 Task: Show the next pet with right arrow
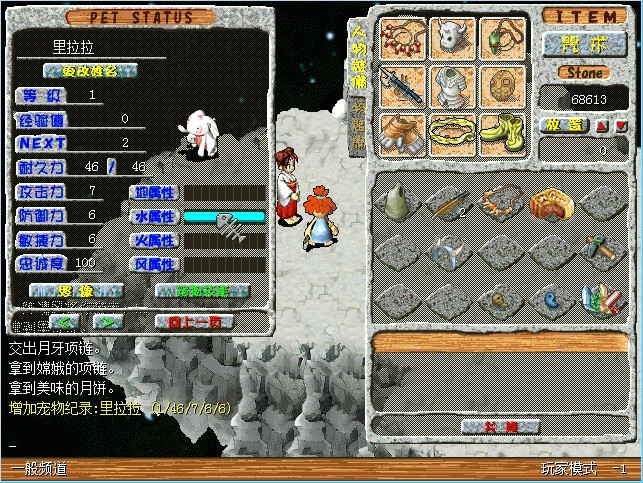[x=108, y=322]
